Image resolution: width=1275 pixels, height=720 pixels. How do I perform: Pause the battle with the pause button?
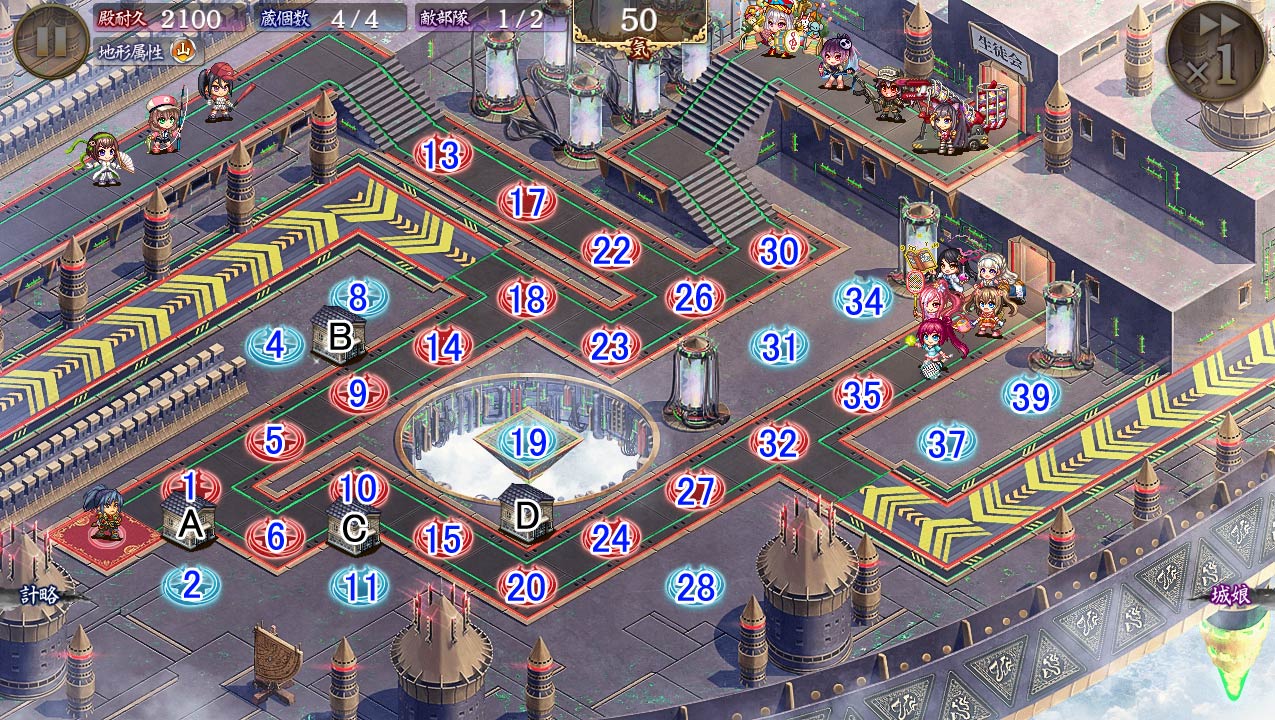(x=52, y=41)
